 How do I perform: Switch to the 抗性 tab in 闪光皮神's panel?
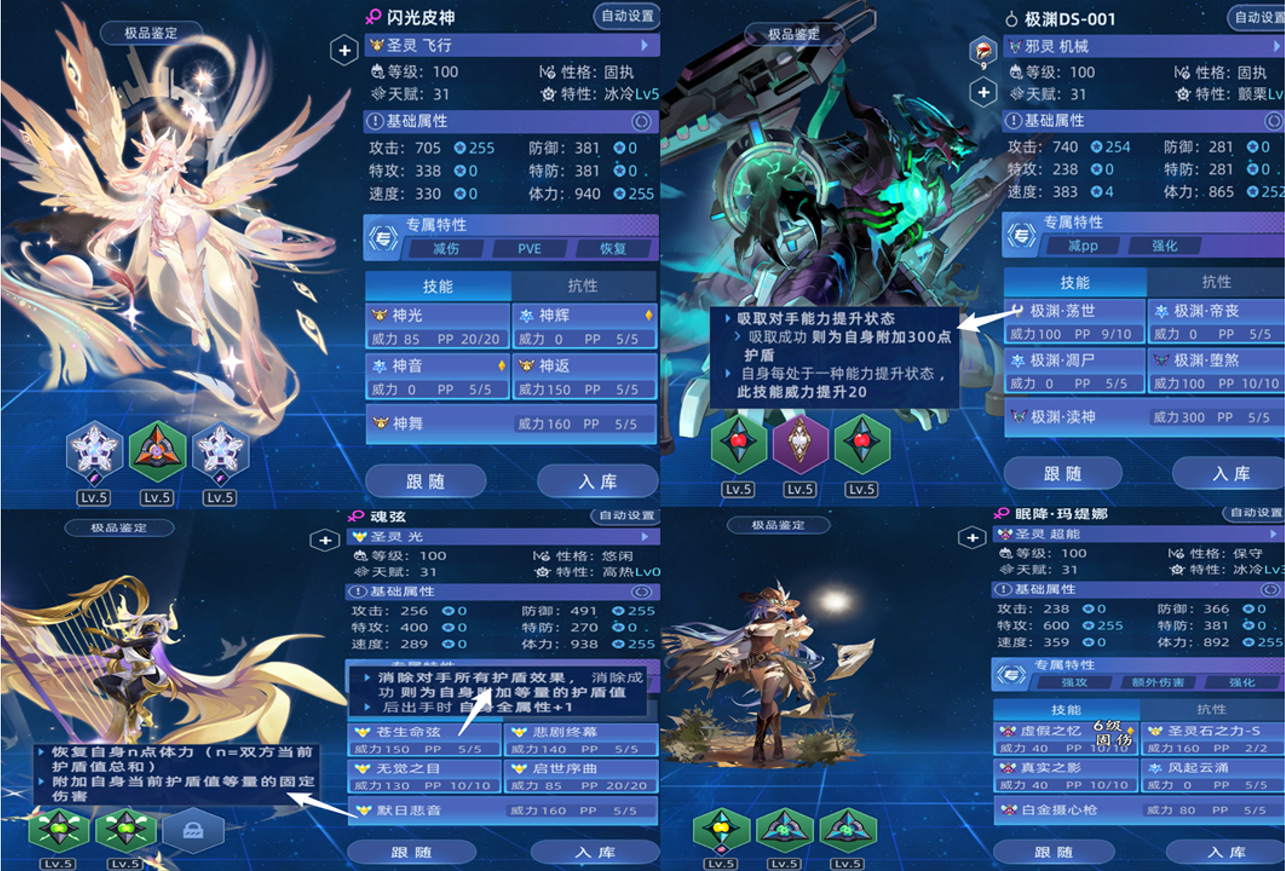click(x=584, y=285)
